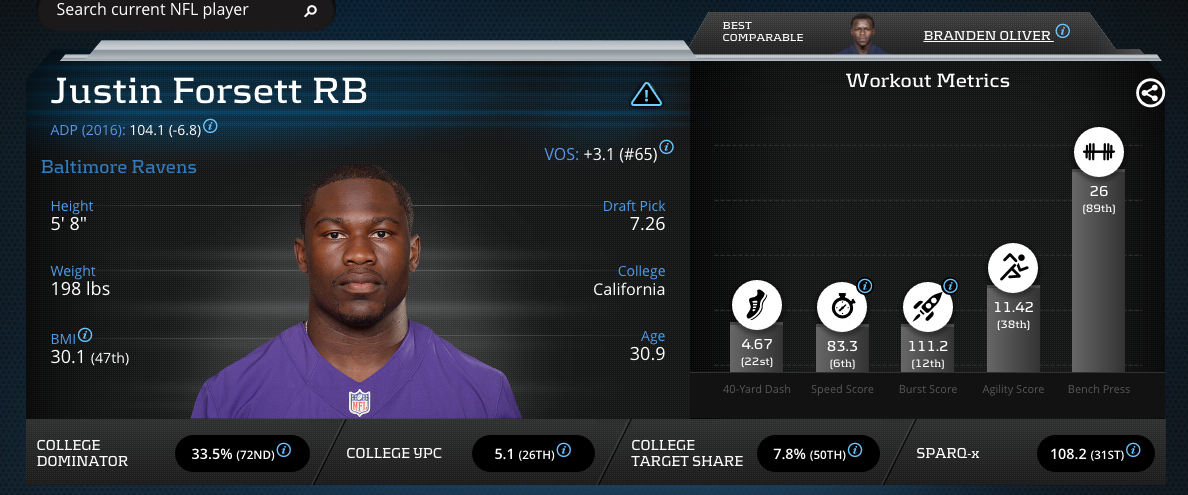Show info for College Target Share
This screenshot has height=495, width=1188.
click(x=855, y=451)
